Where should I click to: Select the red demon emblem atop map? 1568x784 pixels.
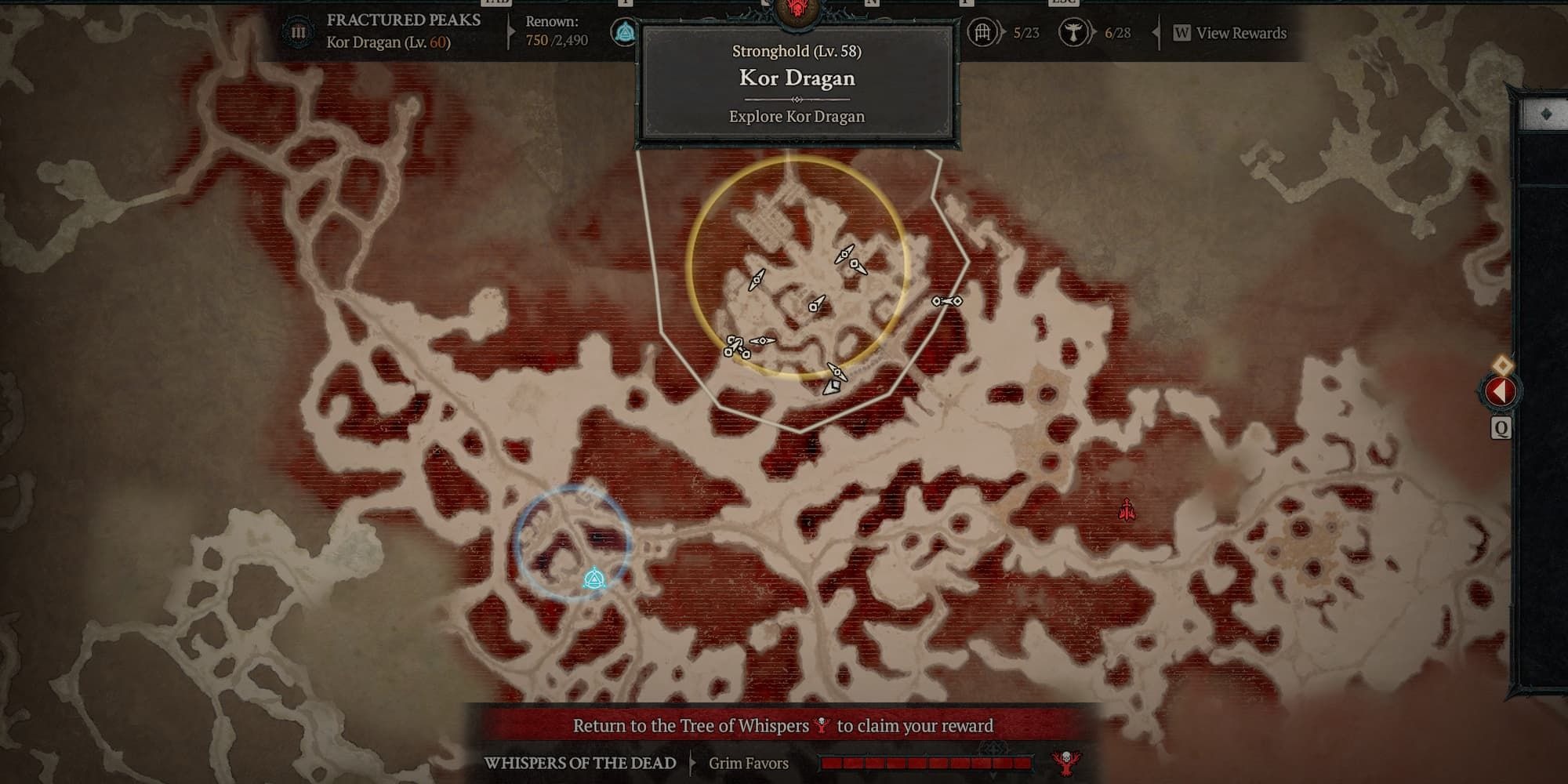[x=797, y=11]
